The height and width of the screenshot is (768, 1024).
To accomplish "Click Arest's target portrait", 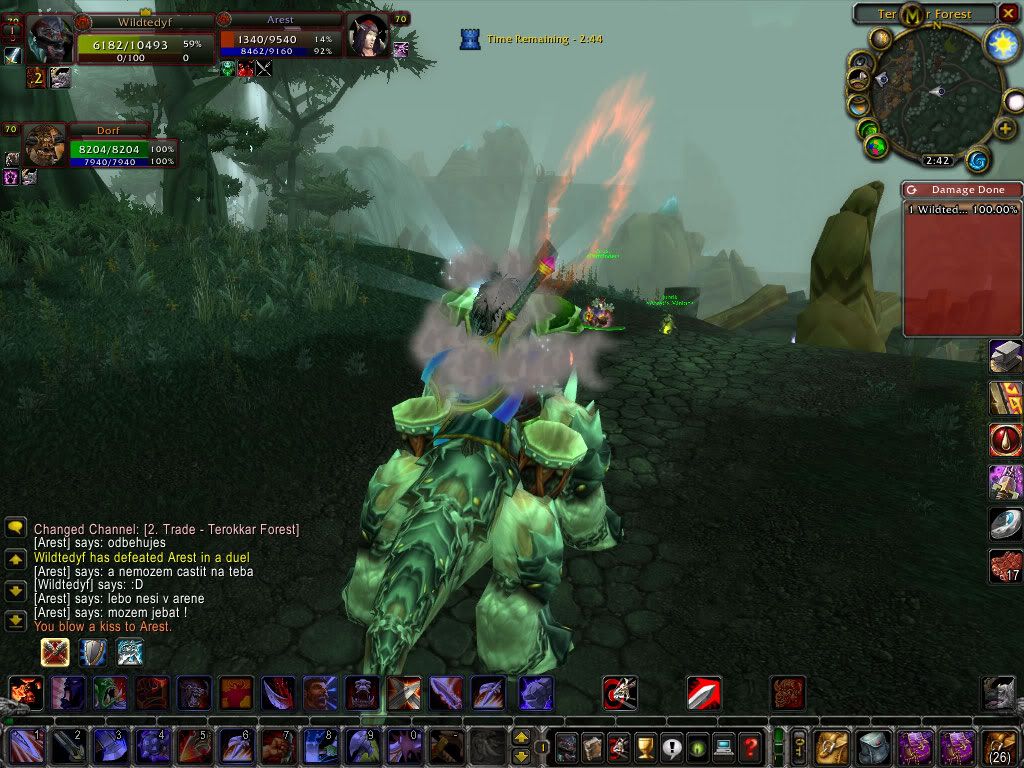I will click(367, 38).
